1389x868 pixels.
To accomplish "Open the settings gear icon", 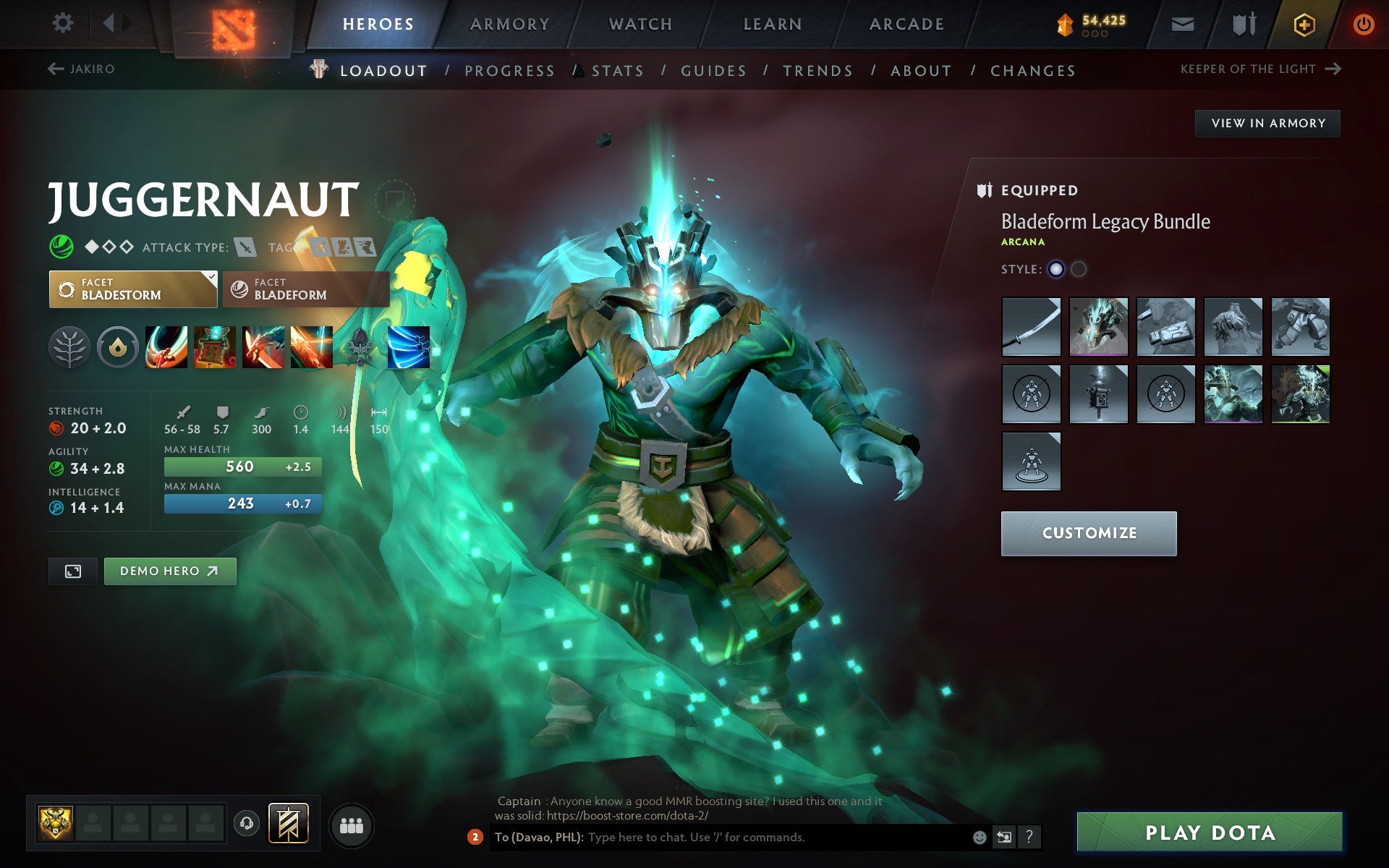I will coord(64,23).
